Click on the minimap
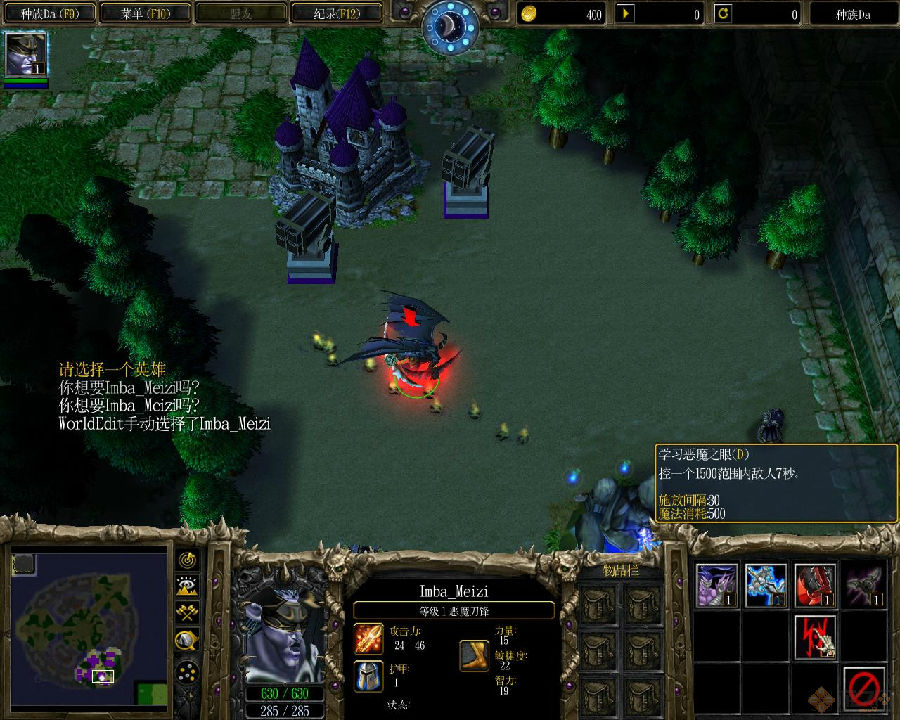Image resolution: width=900 pixels, height=720 pixels. 90,622
